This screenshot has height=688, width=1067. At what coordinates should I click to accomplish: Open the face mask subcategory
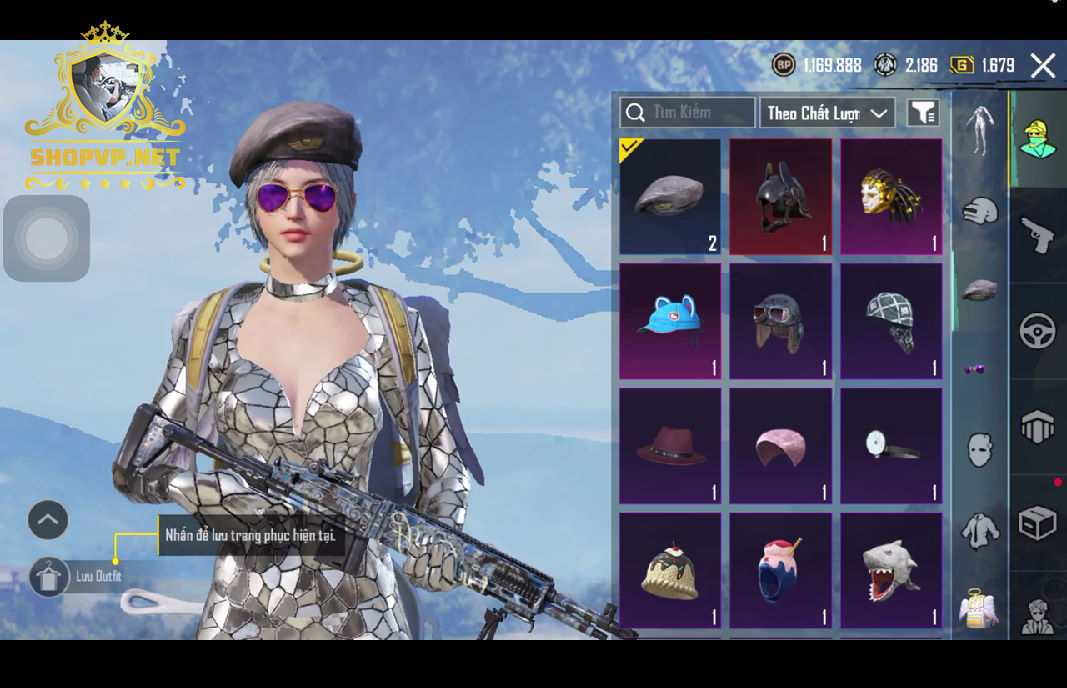[980, 448]
